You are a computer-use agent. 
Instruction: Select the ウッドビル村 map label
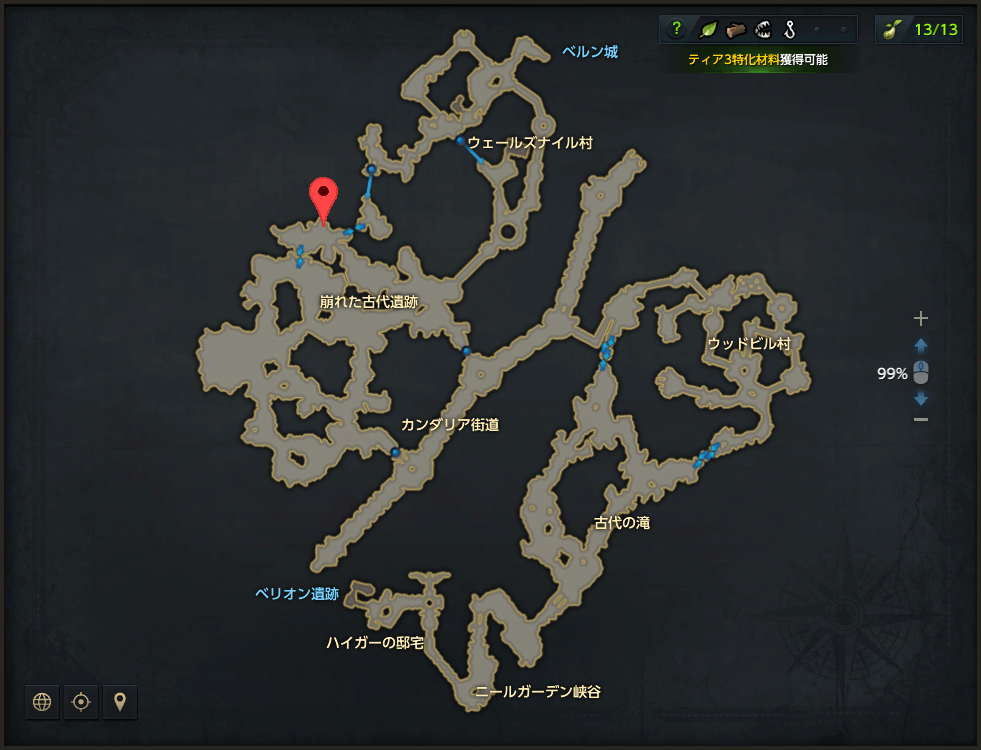pos(749,344)
